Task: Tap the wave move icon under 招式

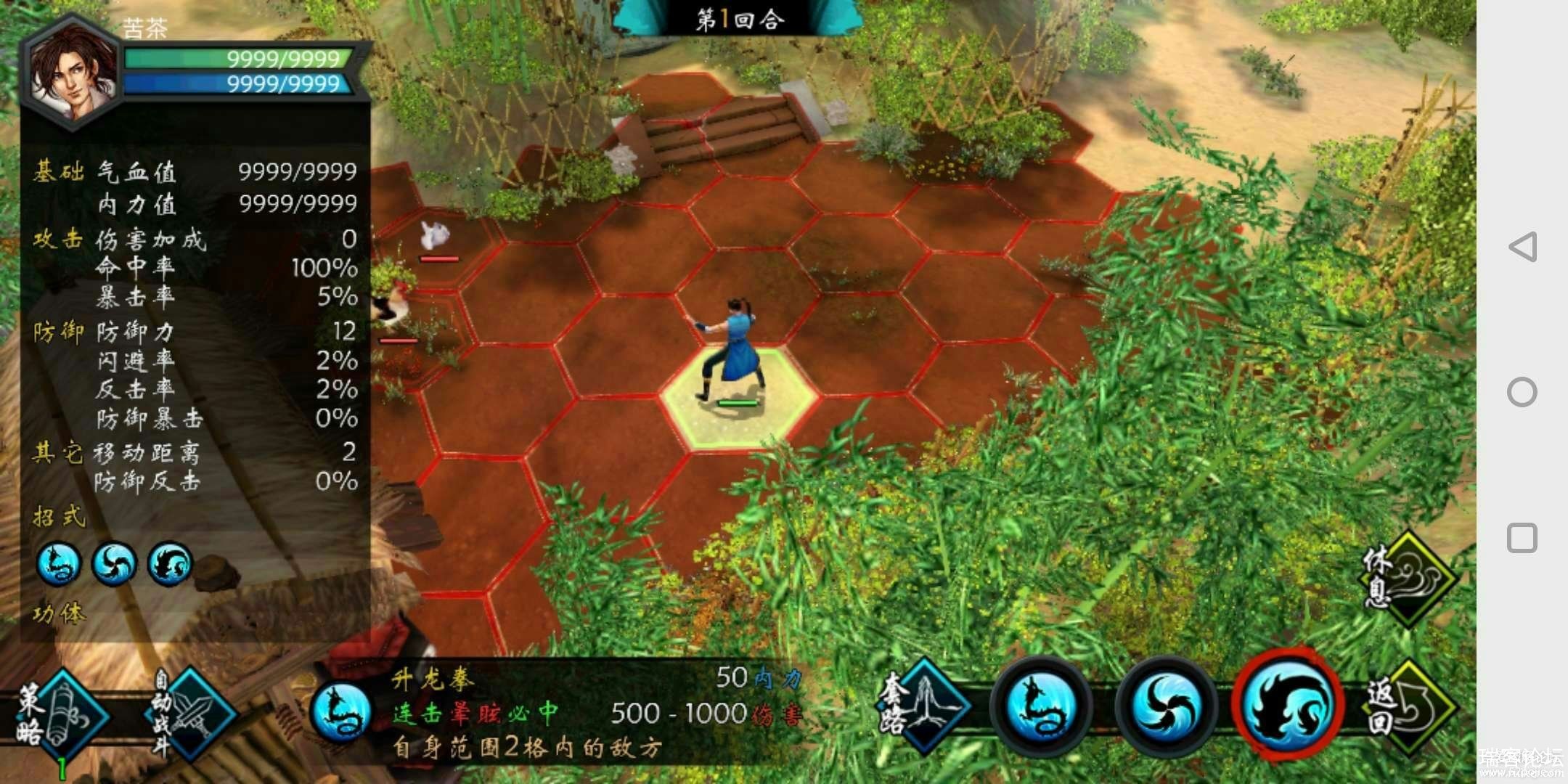Action: [x=170, y=564]
